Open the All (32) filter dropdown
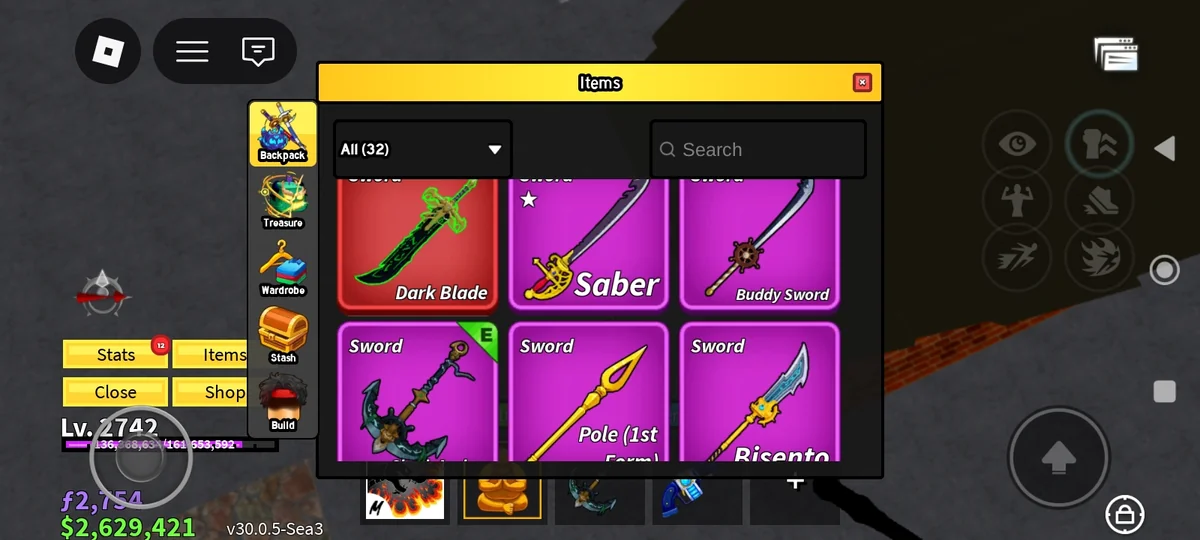Image resolution: width=1200 pixels, height=540 pixels. [422, 150]
